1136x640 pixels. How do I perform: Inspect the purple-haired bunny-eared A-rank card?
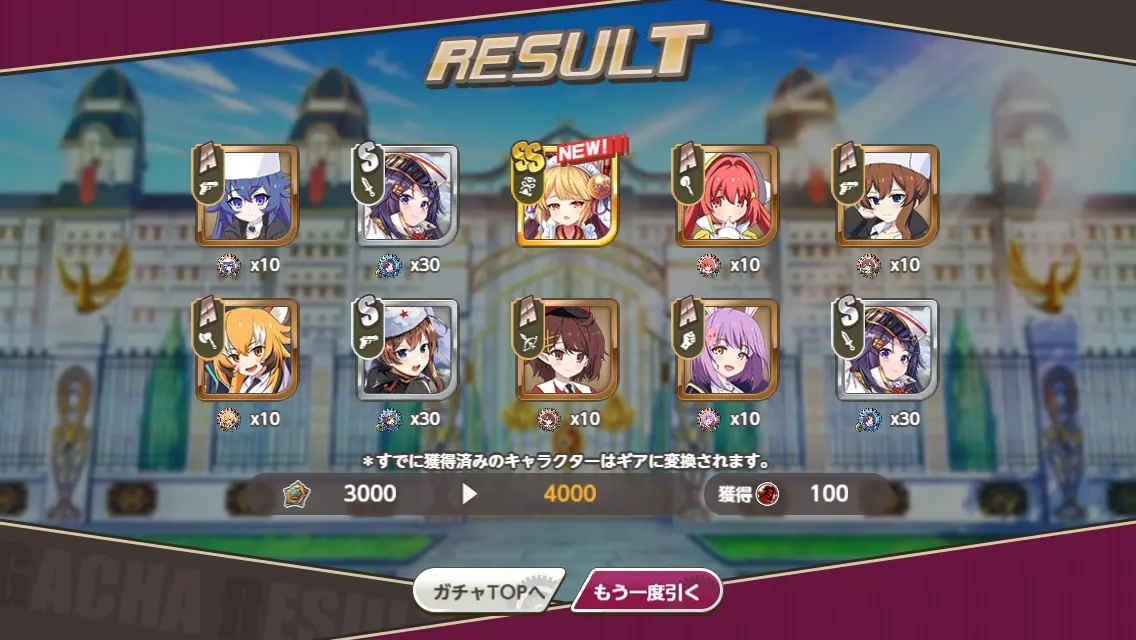tap(728, 350)
